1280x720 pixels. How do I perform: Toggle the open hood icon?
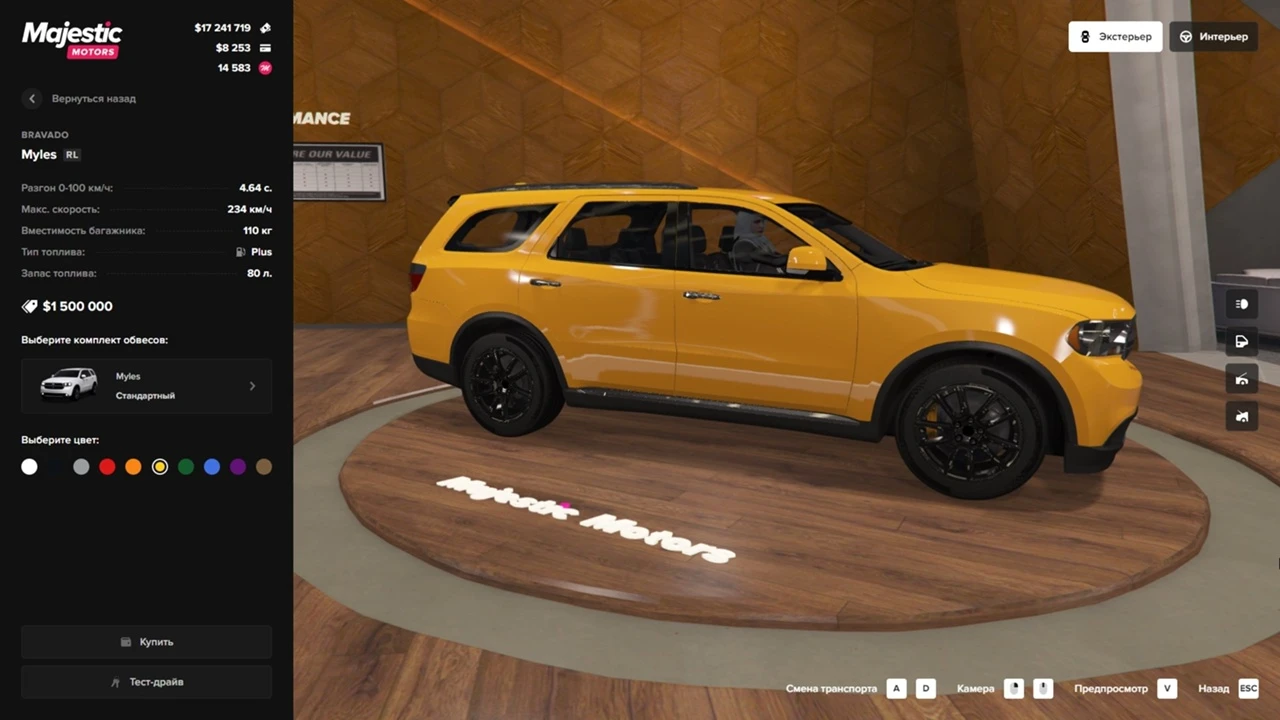pyautogui.click(x=1242, y=379)
